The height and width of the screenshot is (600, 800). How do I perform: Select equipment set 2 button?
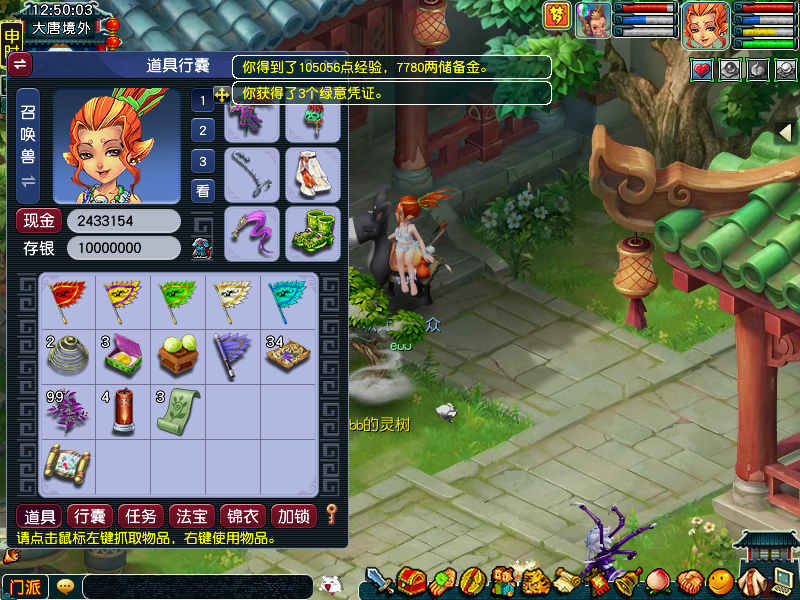203,130
